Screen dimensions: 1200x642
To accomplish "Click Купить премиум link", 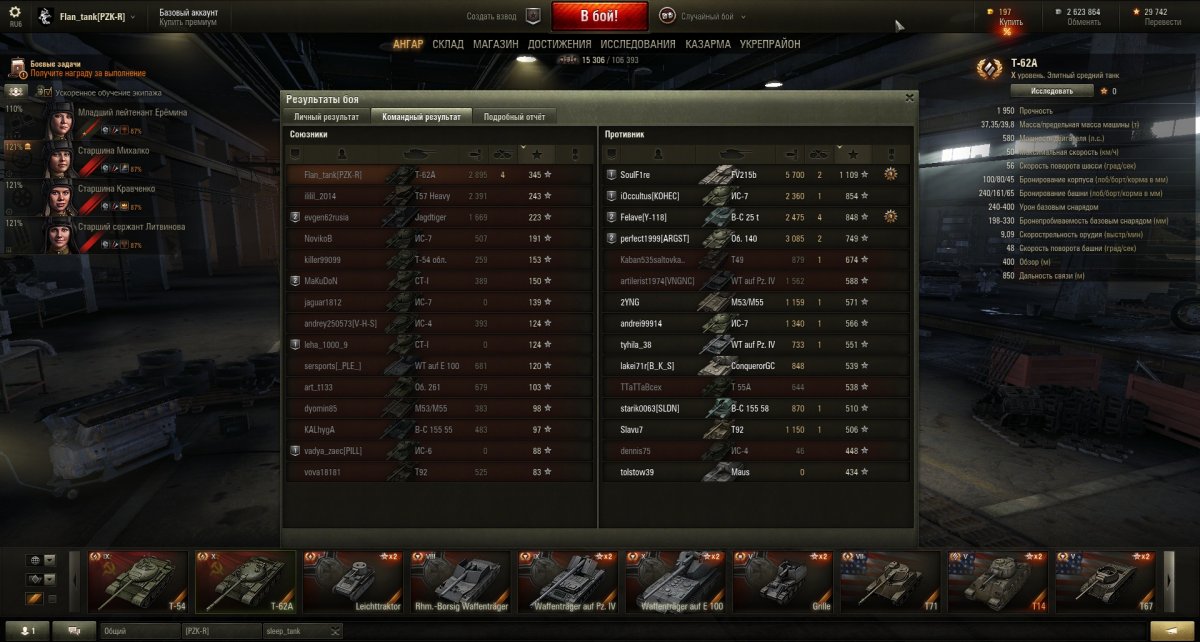I will click(187, 22).
